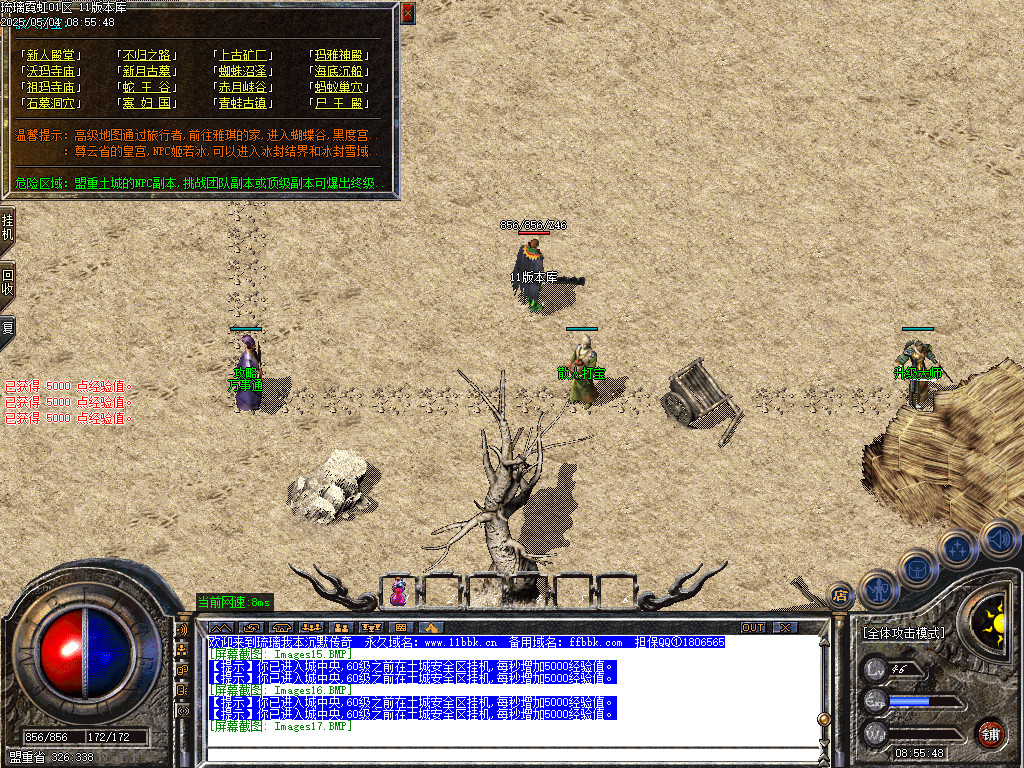Select the 上古矿厂 map link
The image size is (1024, 768).
243,56
